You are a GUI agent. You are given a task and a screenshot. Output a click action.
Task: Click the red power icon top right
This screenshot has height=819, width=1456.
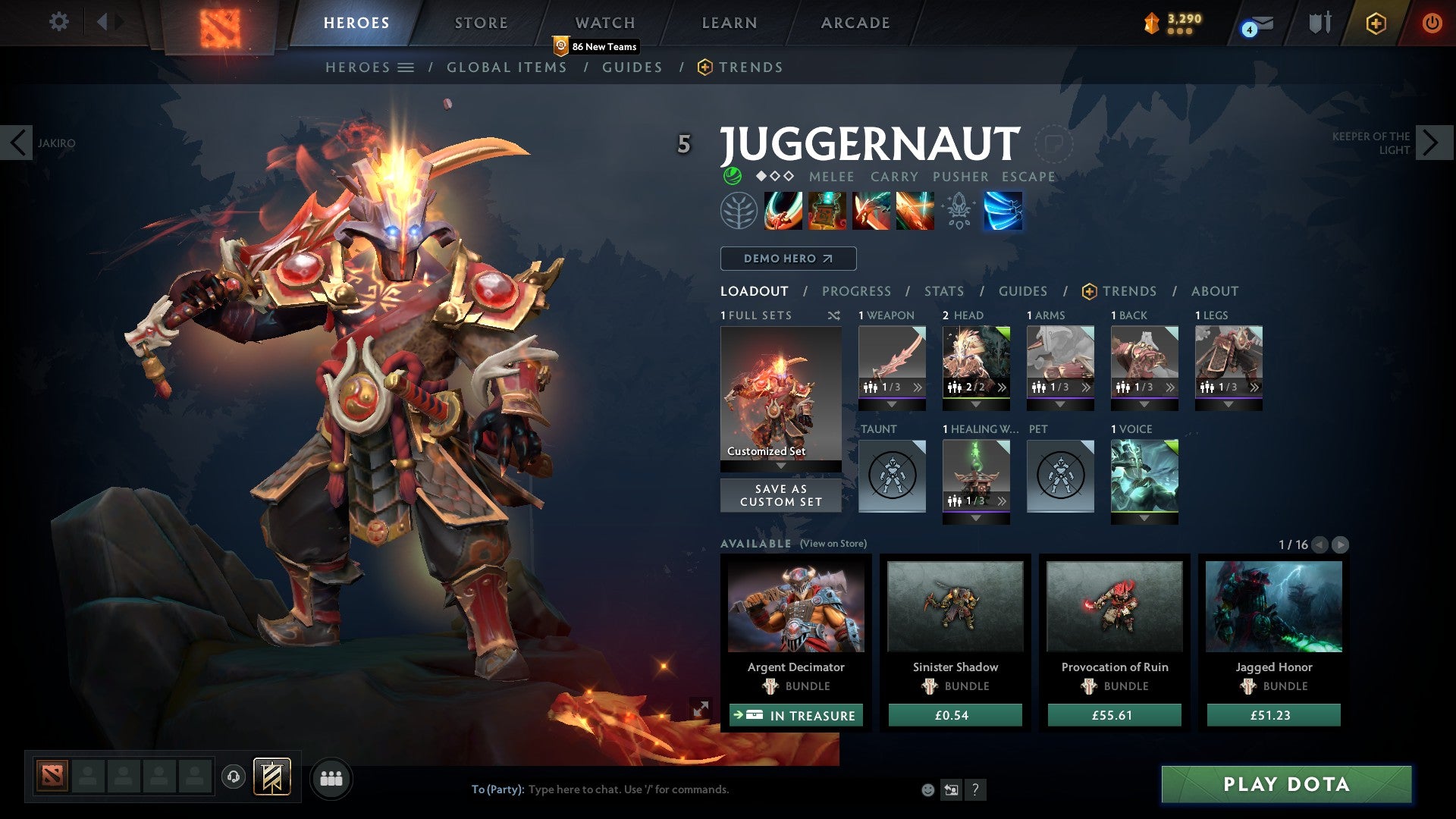(x=1432, y=24)
